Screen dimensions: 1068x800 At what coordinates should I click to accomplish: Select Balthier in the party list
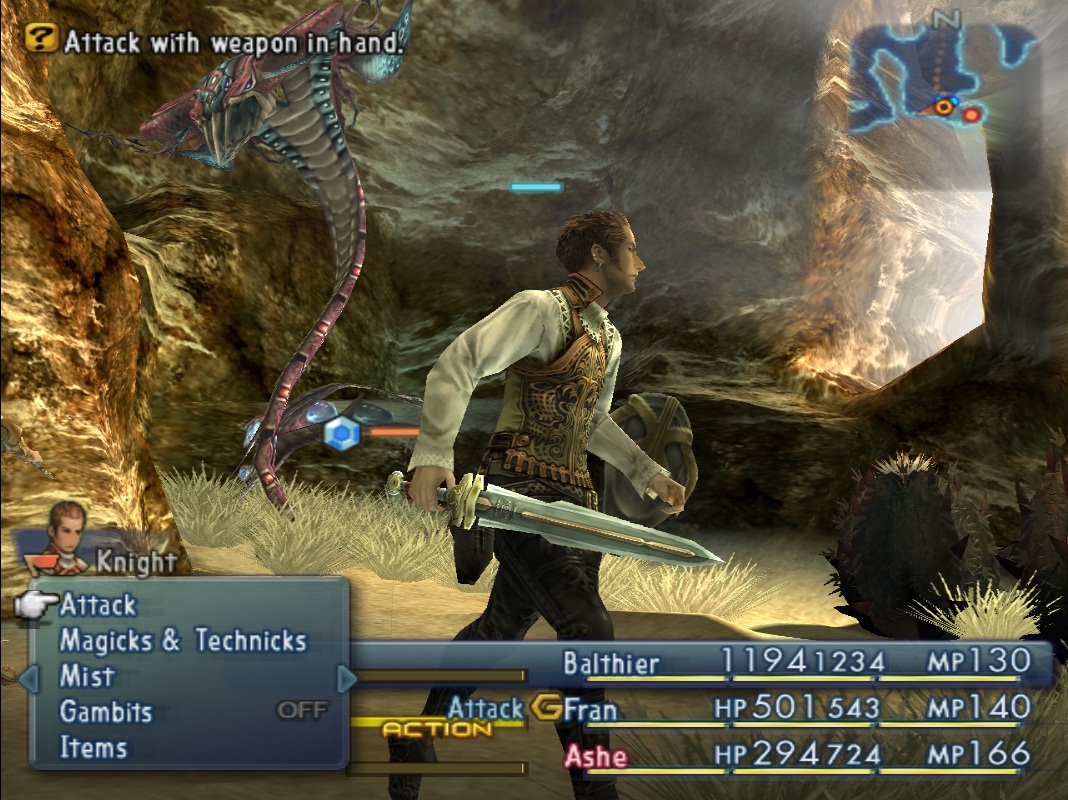611,663
